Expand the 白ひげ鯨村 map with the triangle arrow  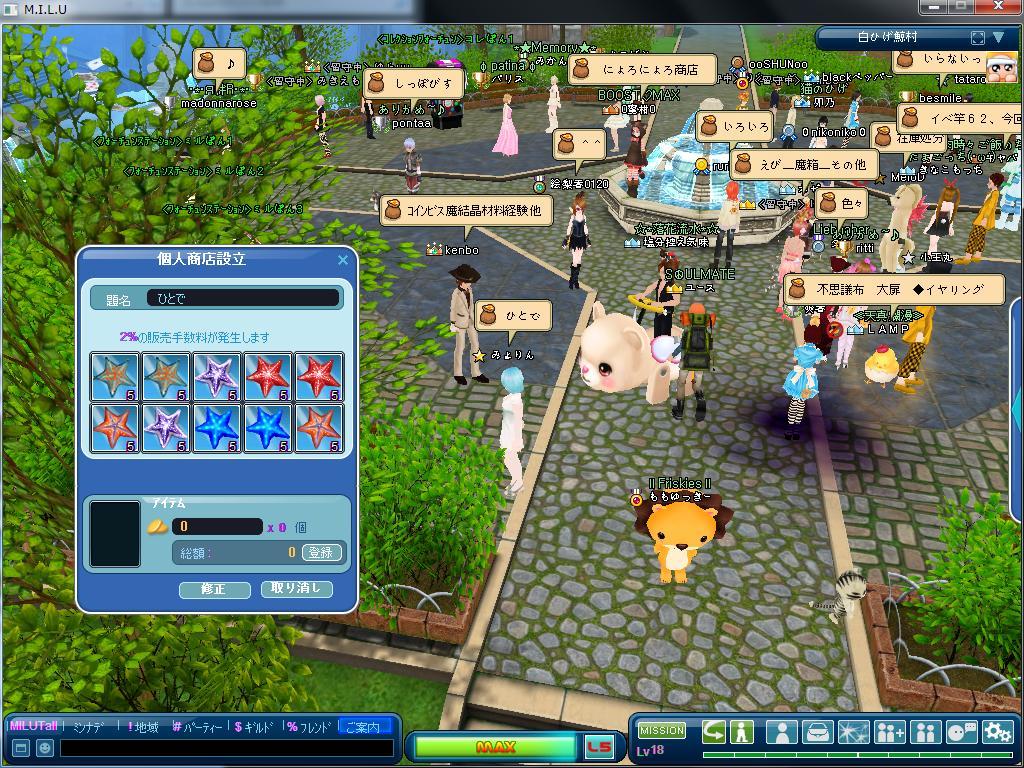[x=998, y=38]
